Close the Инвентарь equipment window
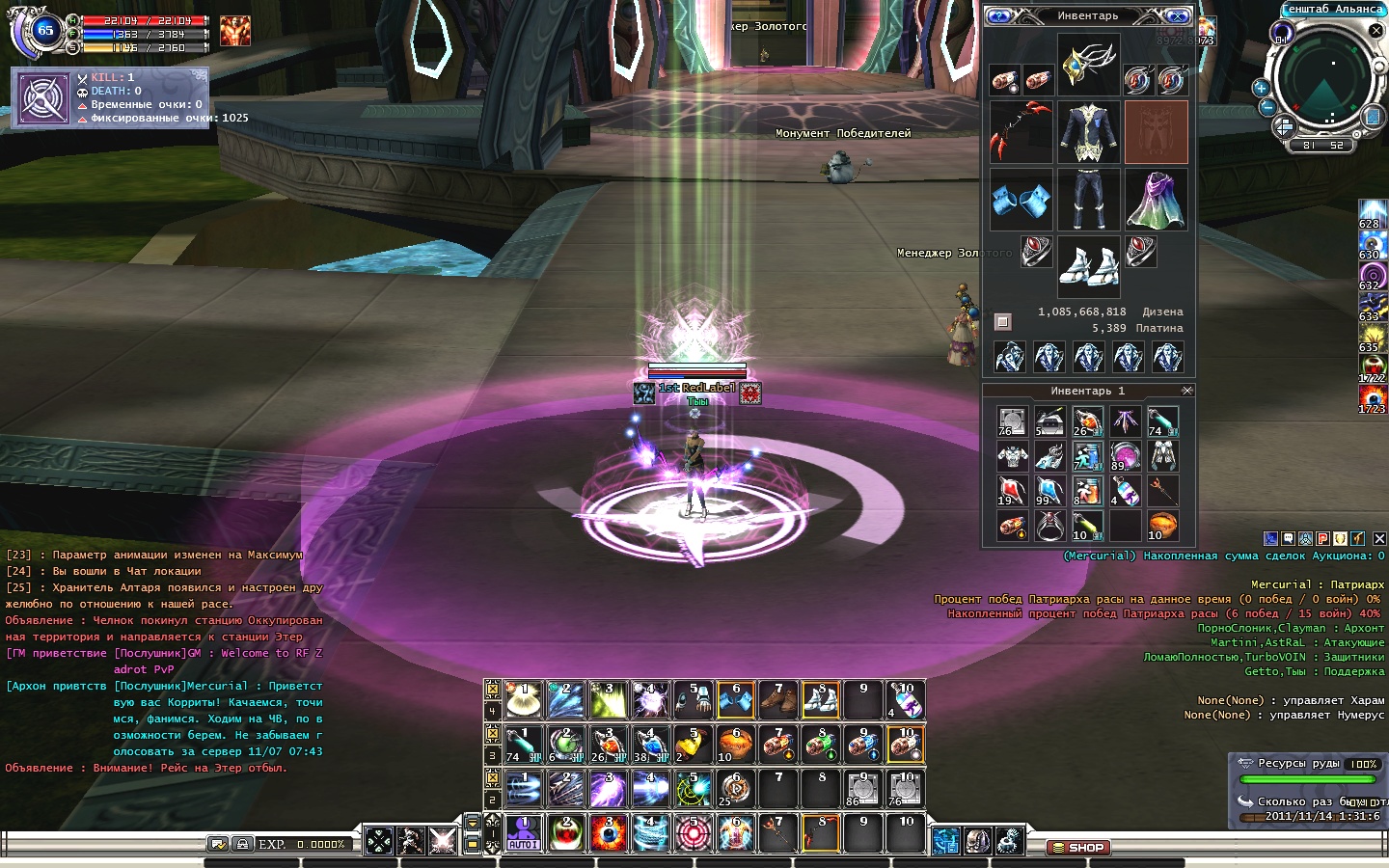Screen dimensions: 1389x868 point(1178,16)
